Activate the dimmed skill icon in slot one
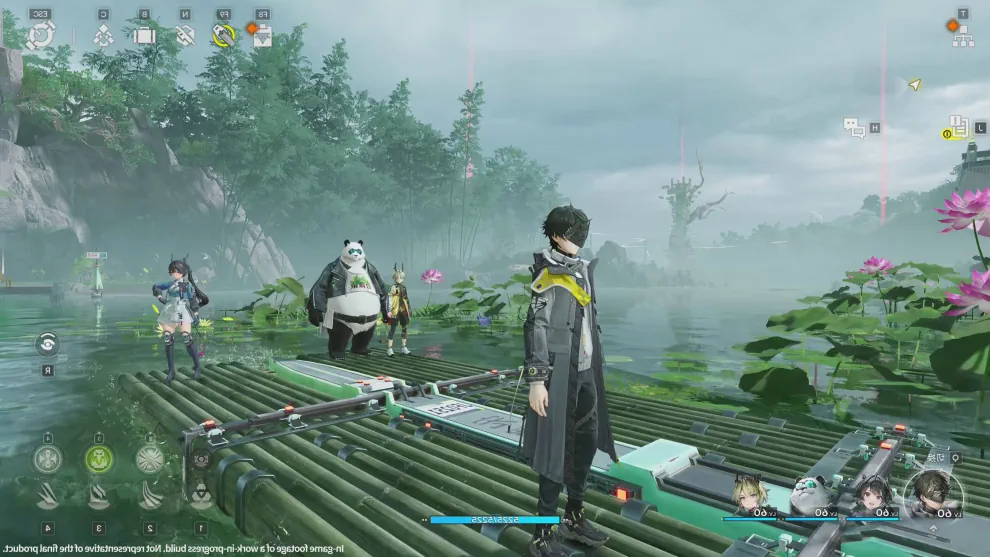This screenshot has width=990, height=557. tap(201, 458)
